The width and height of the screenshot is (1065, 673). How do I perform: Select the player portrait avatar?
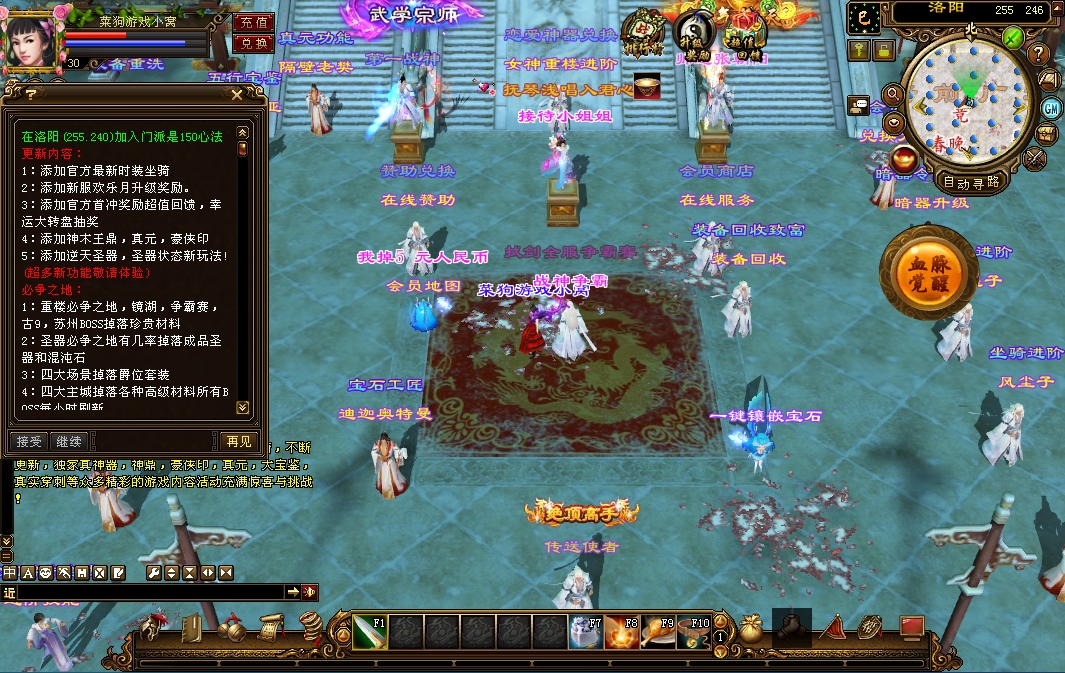click(32, 38)
